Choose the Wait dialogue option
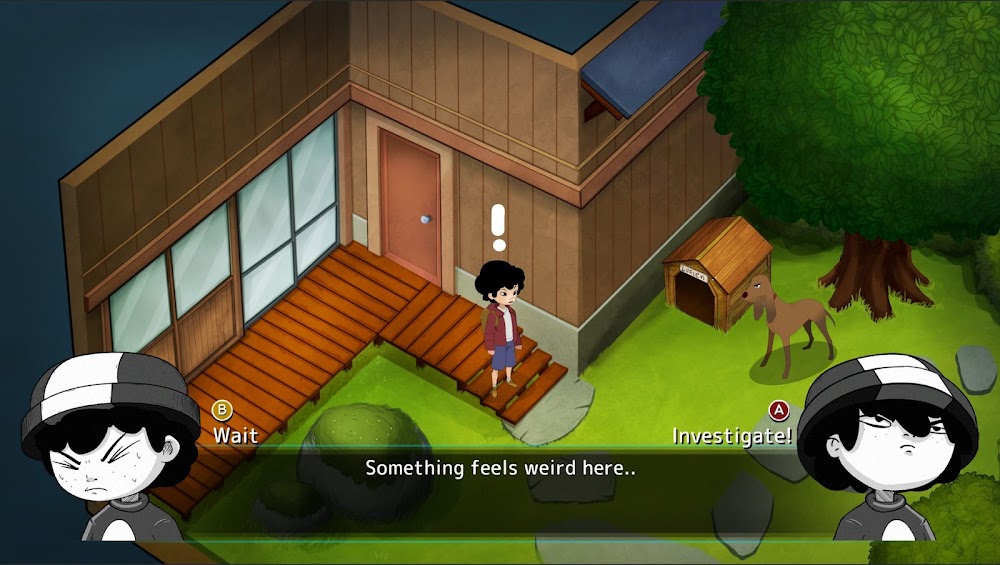 point(234,435)
